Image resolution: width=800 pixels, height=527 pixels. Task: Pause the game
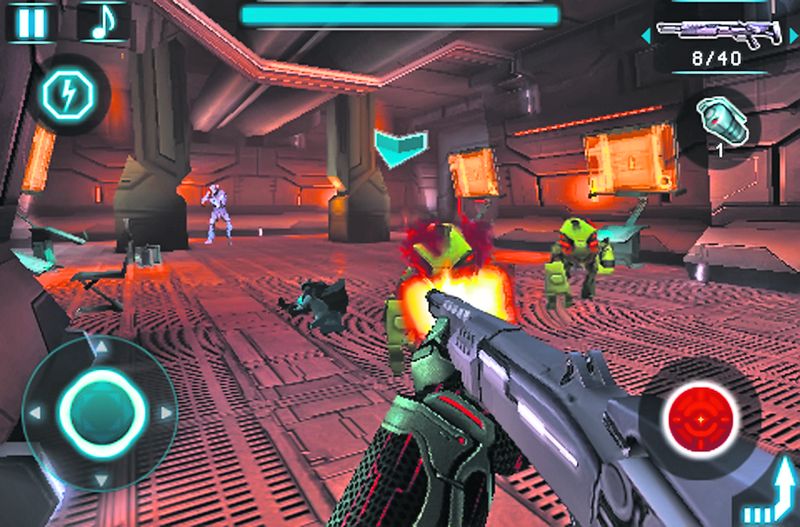31,22
